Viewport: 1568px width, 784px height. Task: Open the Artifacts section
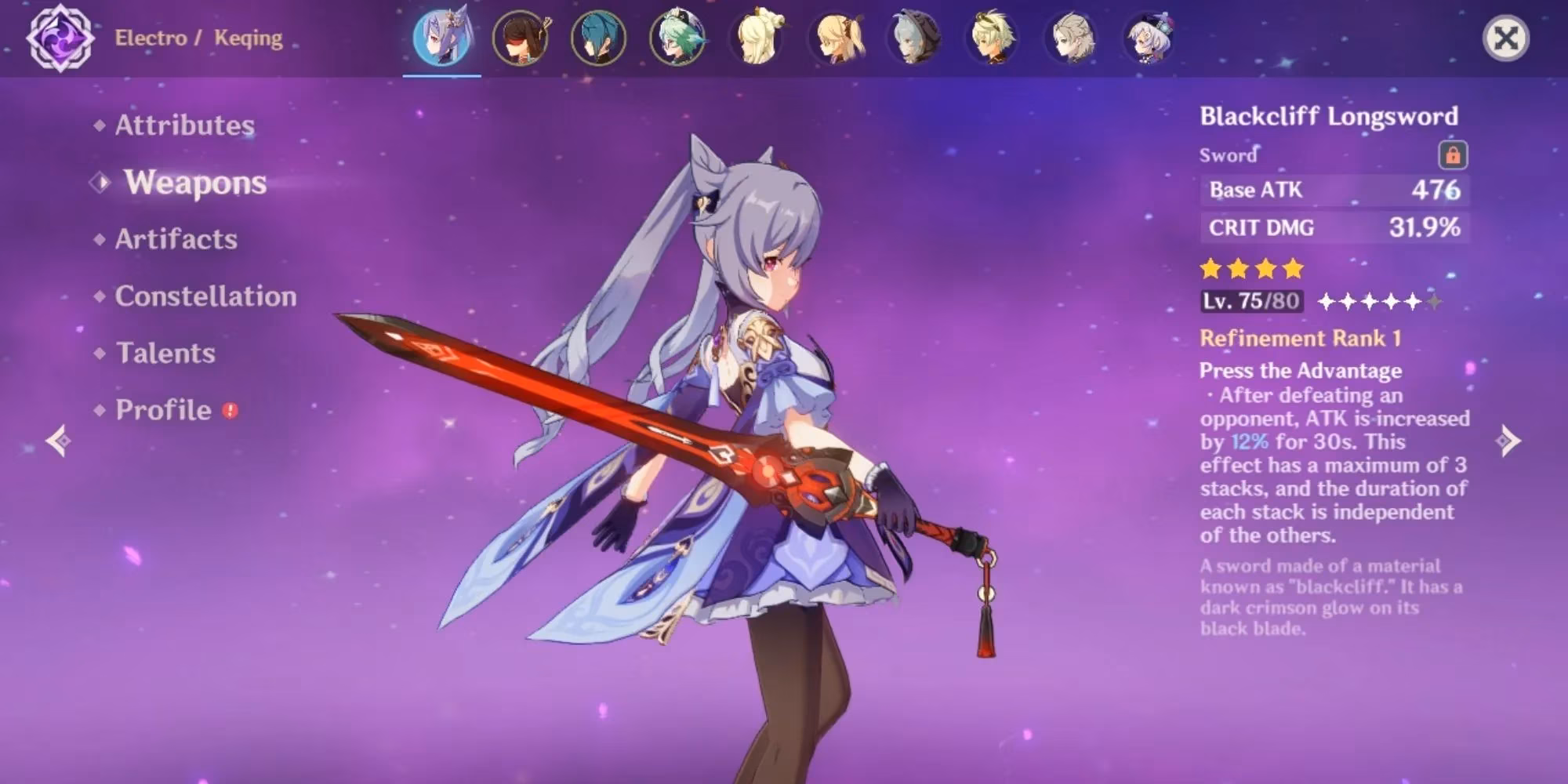coord(175,240)
